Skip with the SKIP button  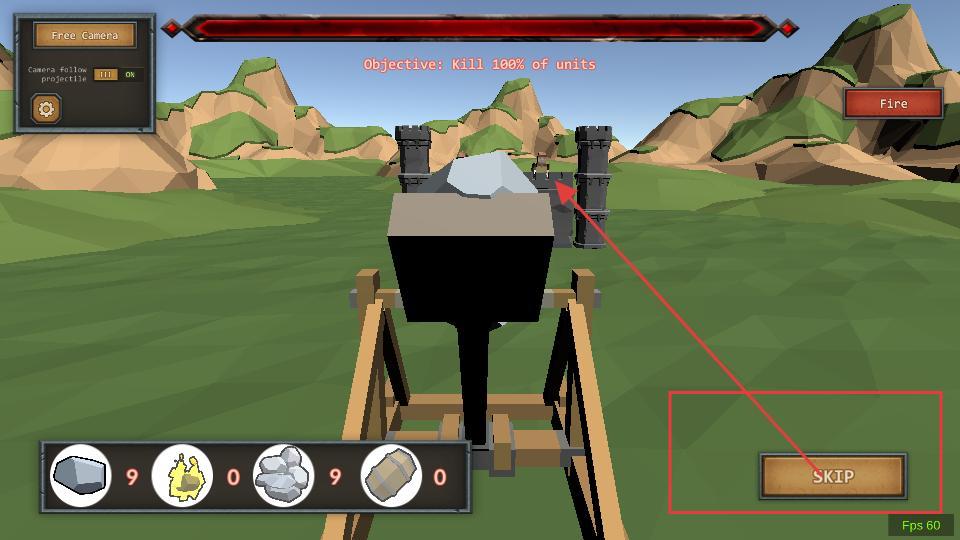833,476
